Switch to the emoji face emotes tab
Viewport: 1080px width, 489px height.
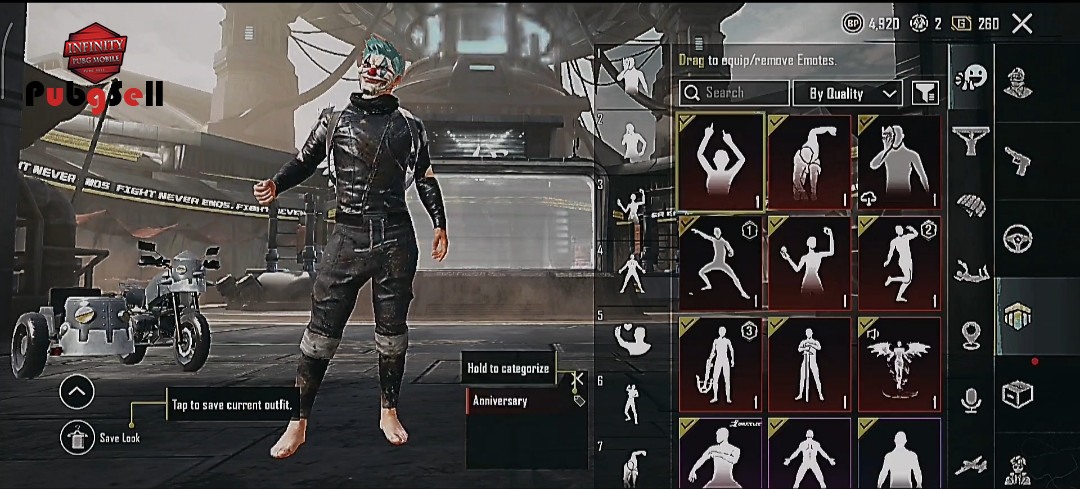(x=970, y=77)
